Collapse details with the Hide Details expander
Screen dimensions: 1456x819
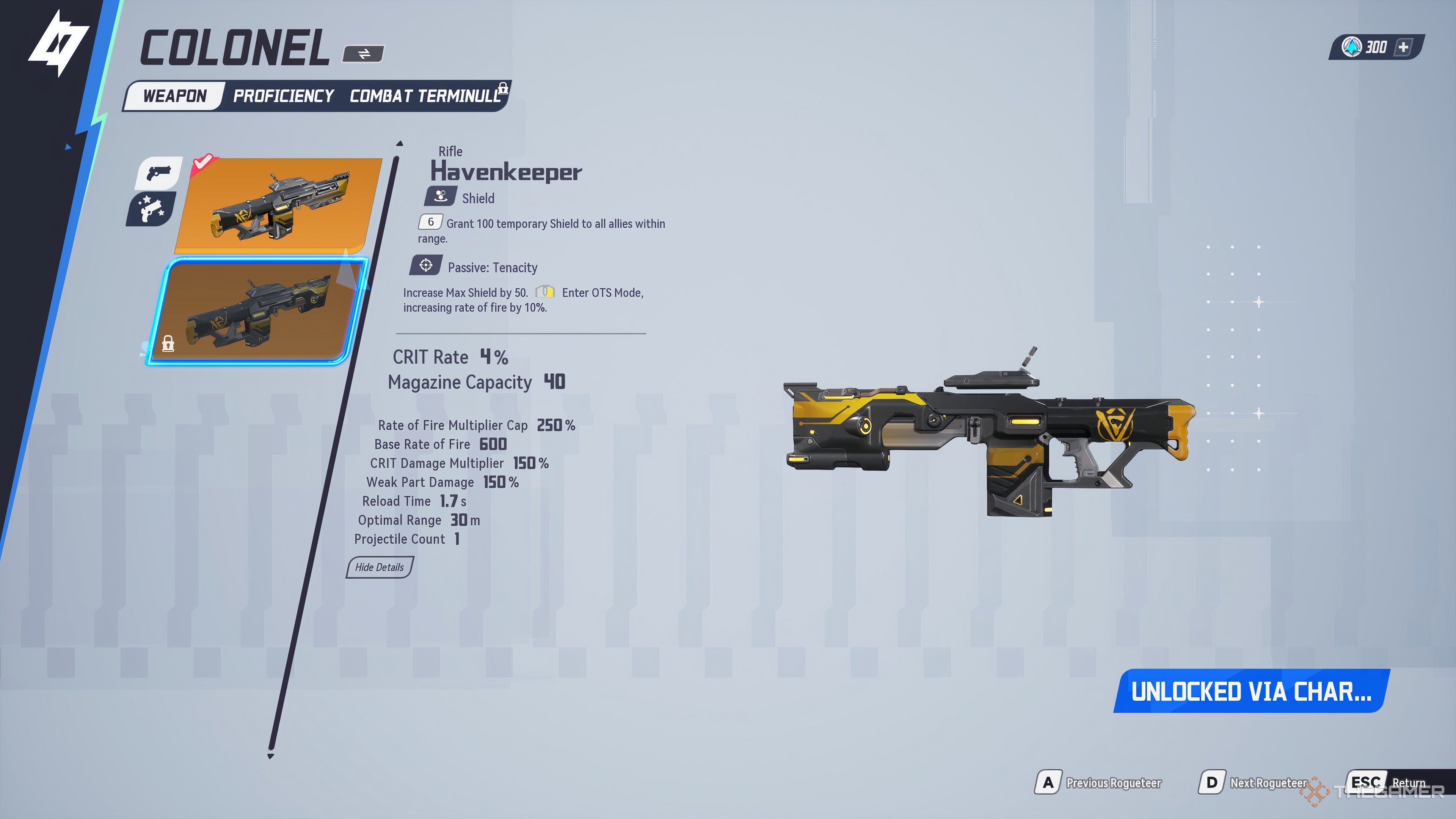[379, 568]
